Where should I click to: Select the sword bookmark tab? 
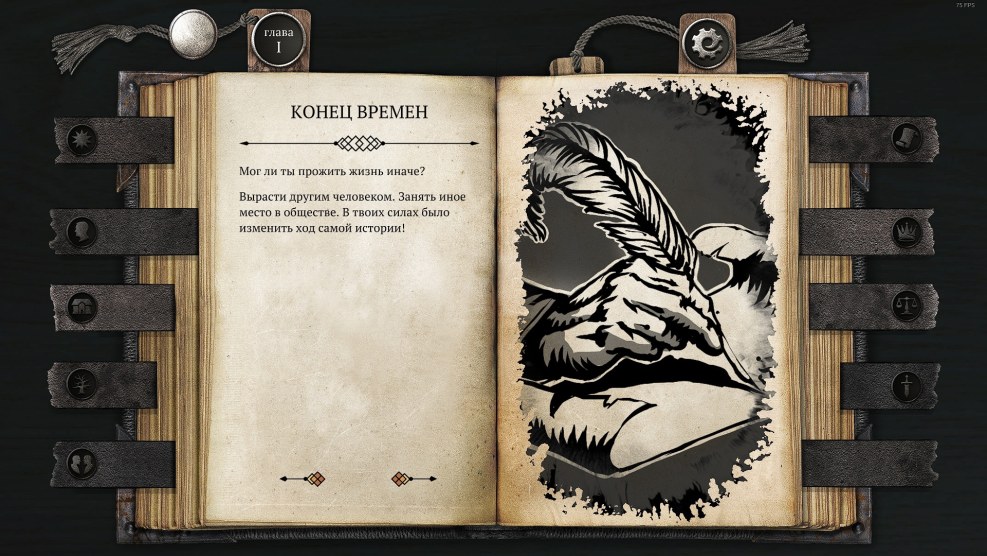coord(905,385)
